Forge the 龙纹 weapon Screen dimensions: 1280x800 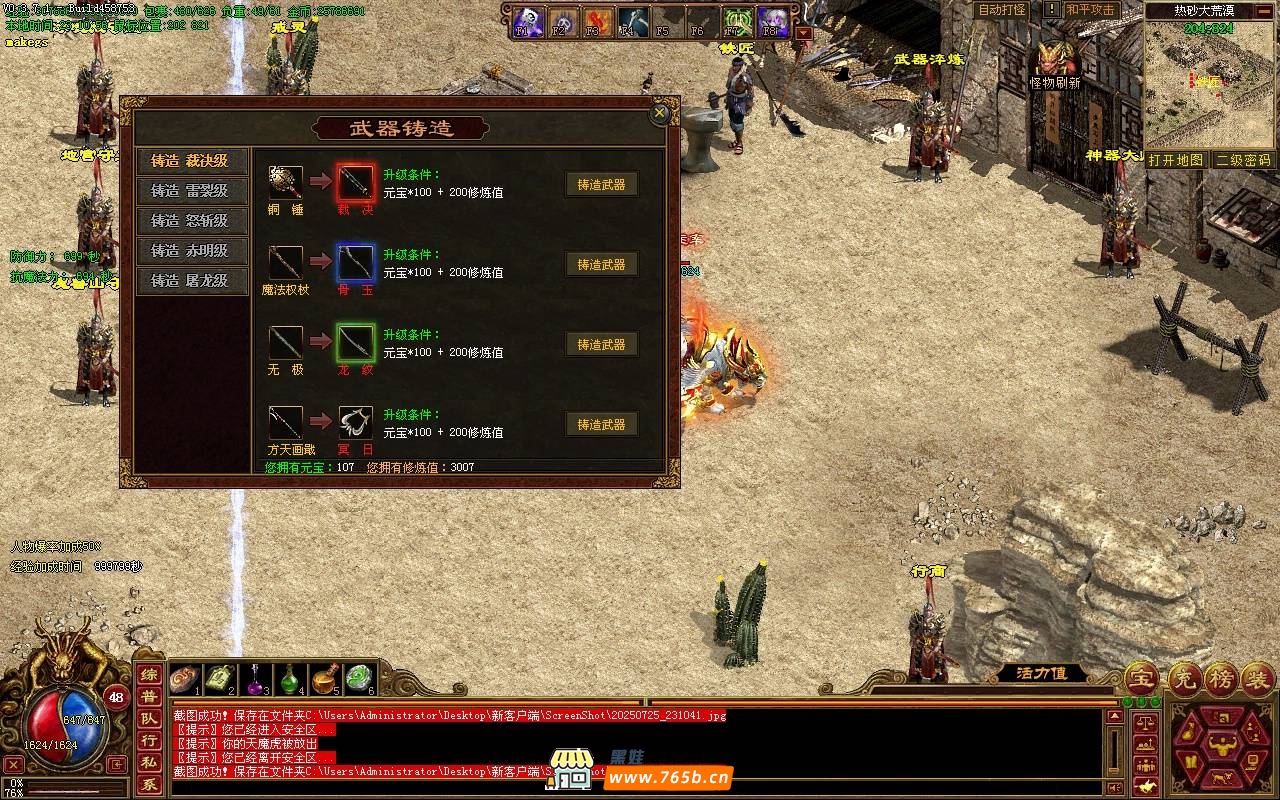point(601,345)
